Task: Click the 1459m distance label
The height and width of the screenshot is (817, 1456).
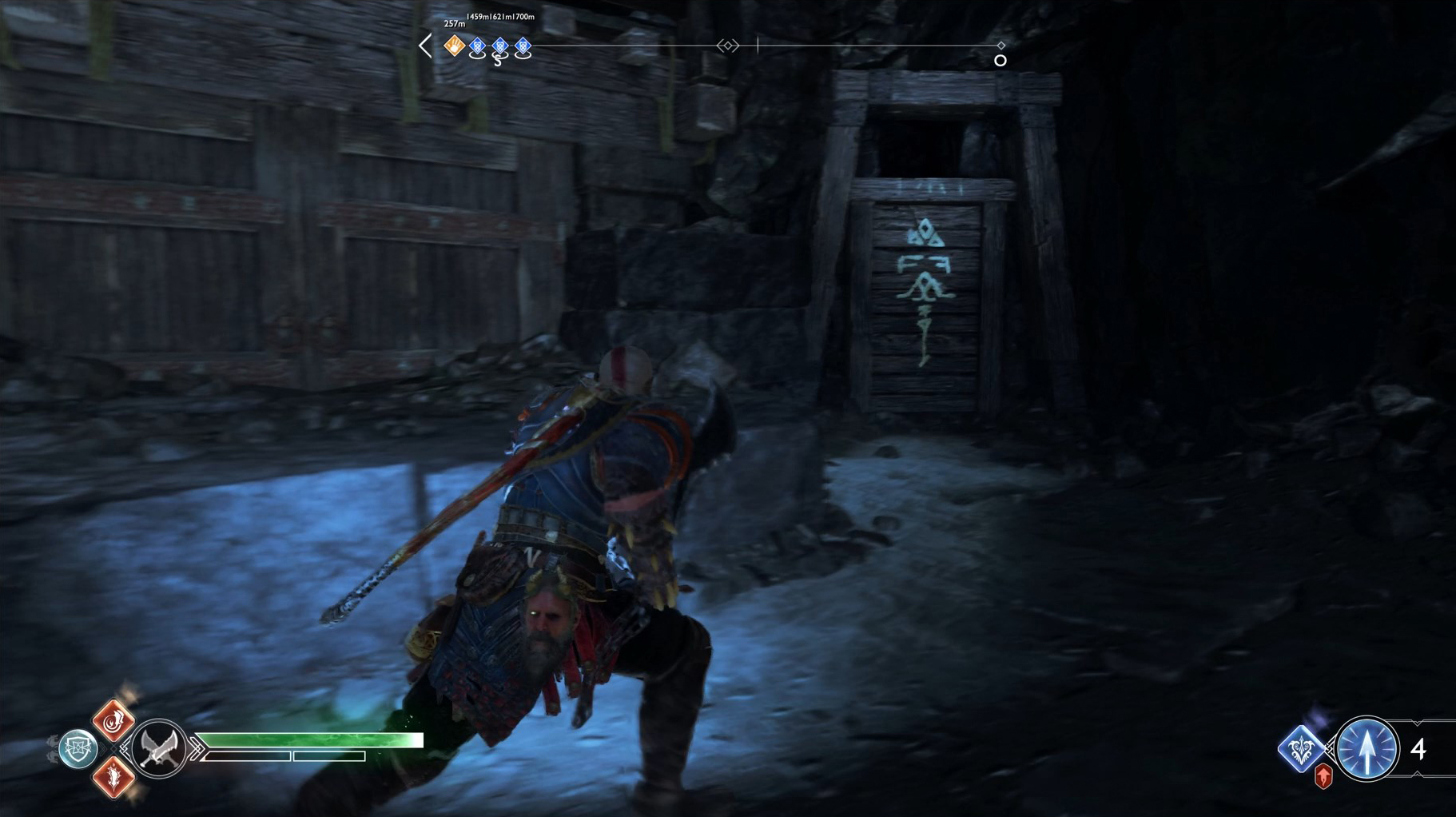Action: click(479, 17)
